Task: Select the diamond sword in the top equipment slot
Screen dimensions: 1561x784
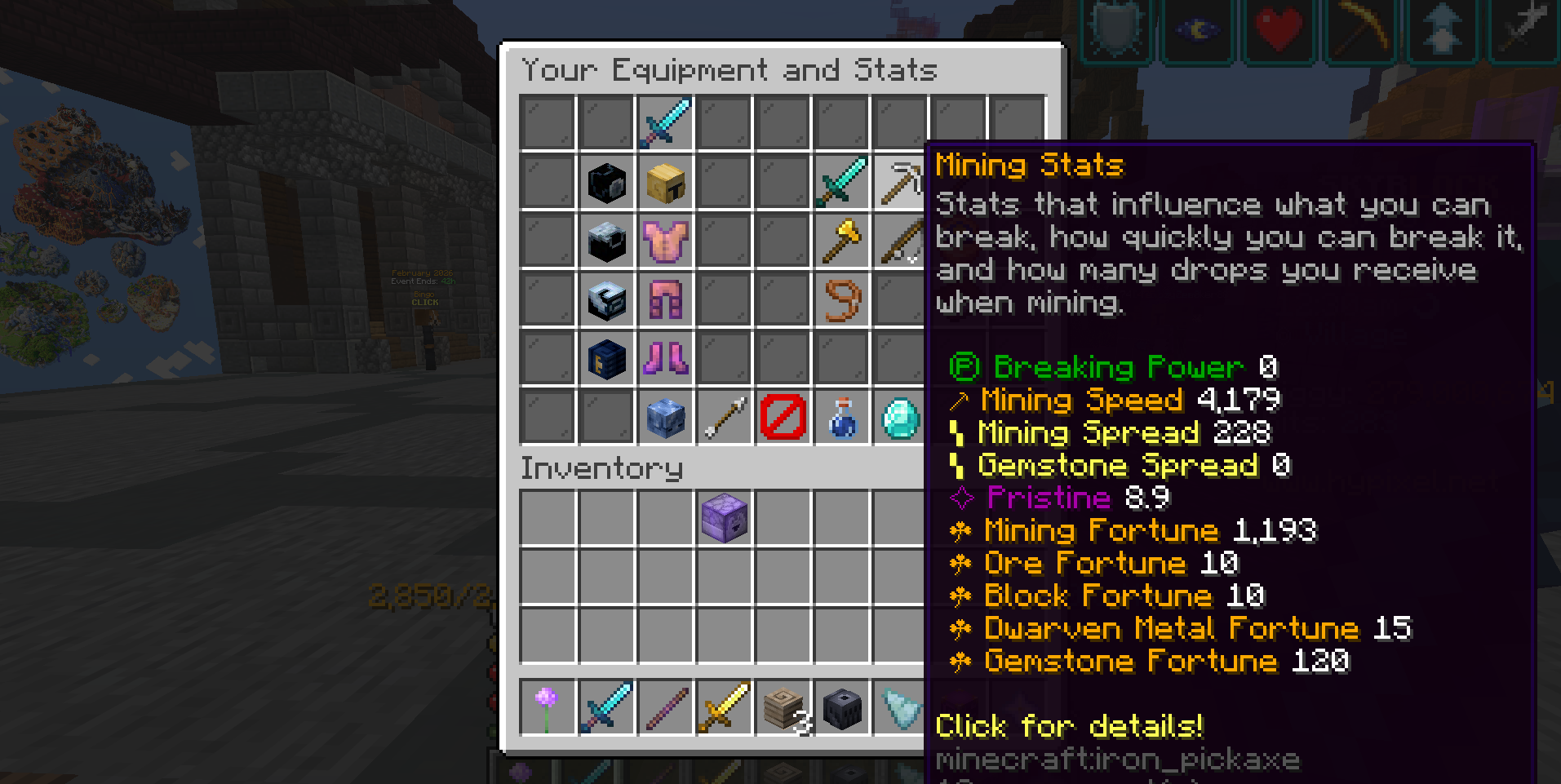Action: (x=664, y=122)
